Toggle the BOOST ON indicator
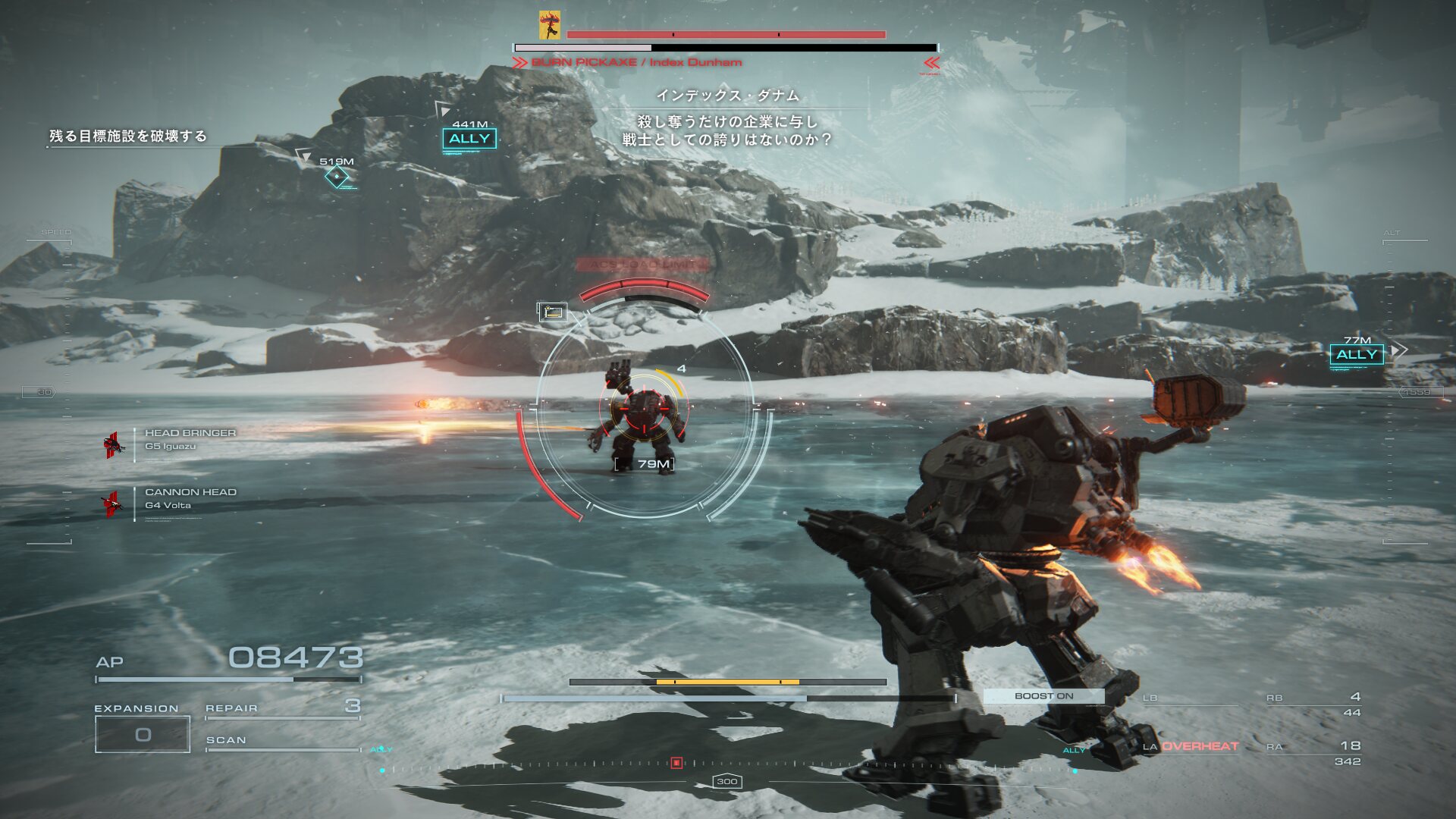This screenshot has height=819, width=1456. (x=1043, y=695)
